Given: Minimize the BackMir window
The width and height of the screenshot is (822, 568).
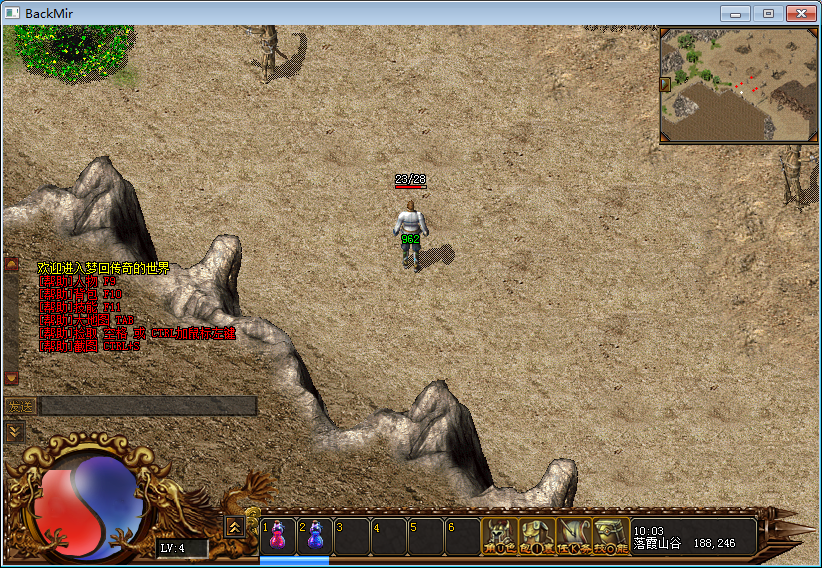Looking at the screenshot, I should pos(737,13).
